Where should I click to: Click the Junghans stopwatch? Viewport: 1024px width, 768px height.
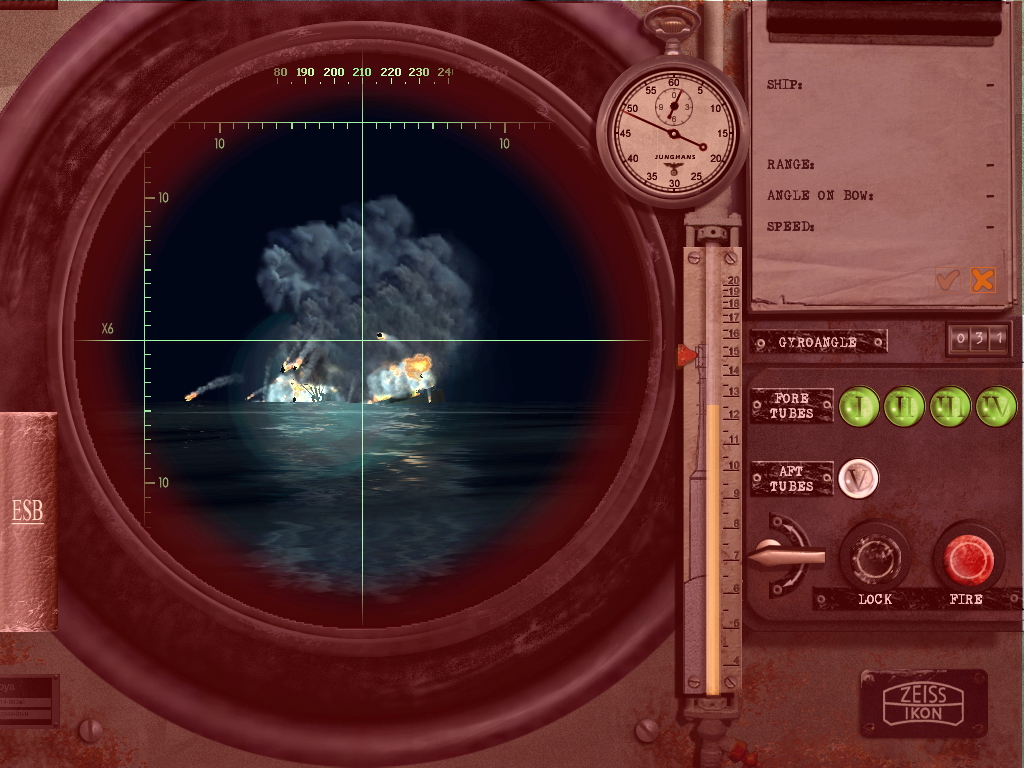click(x=673, y=132)
